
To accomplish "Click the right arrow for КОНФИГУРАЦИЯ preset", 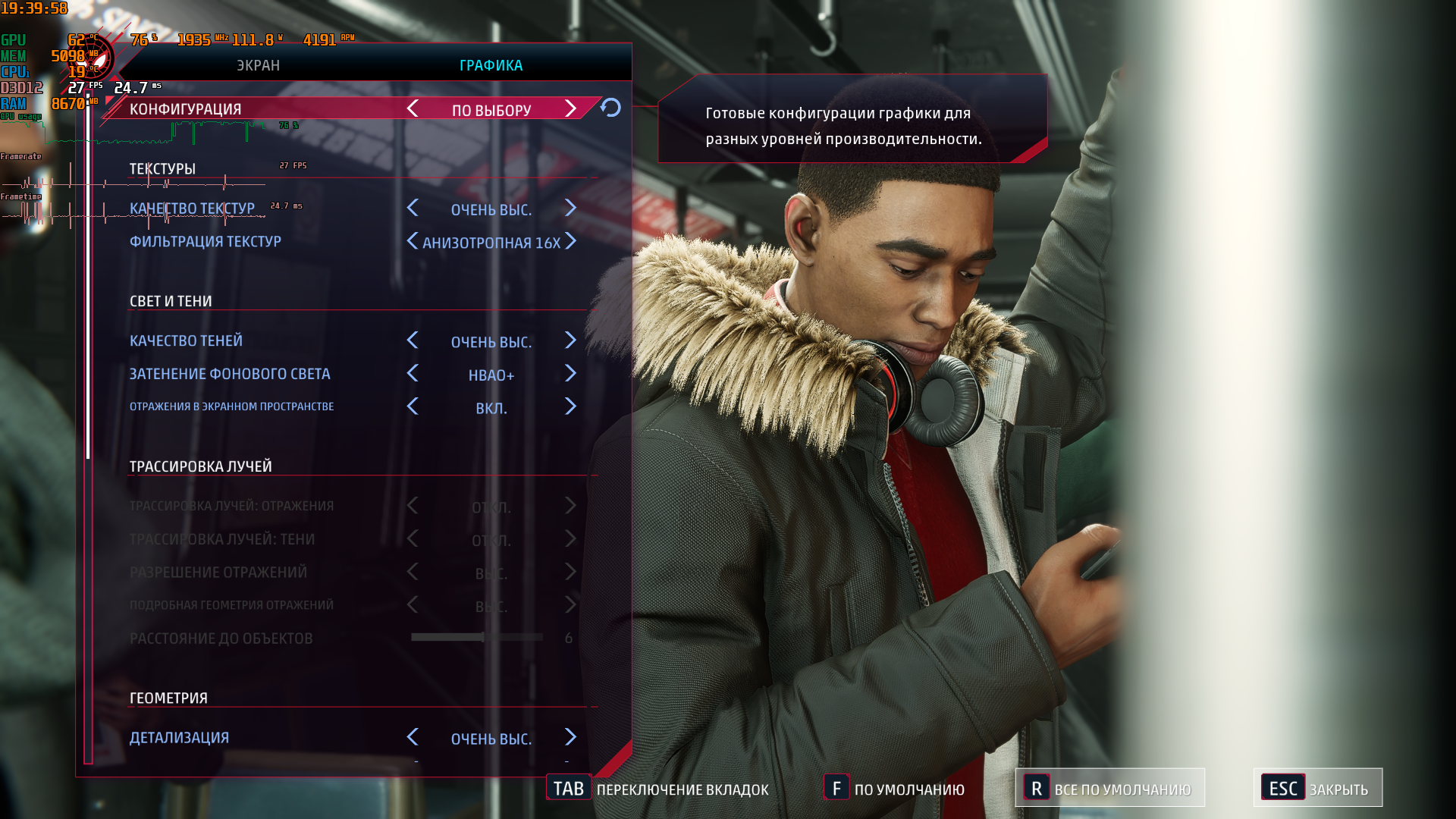I will coord(571,109).
